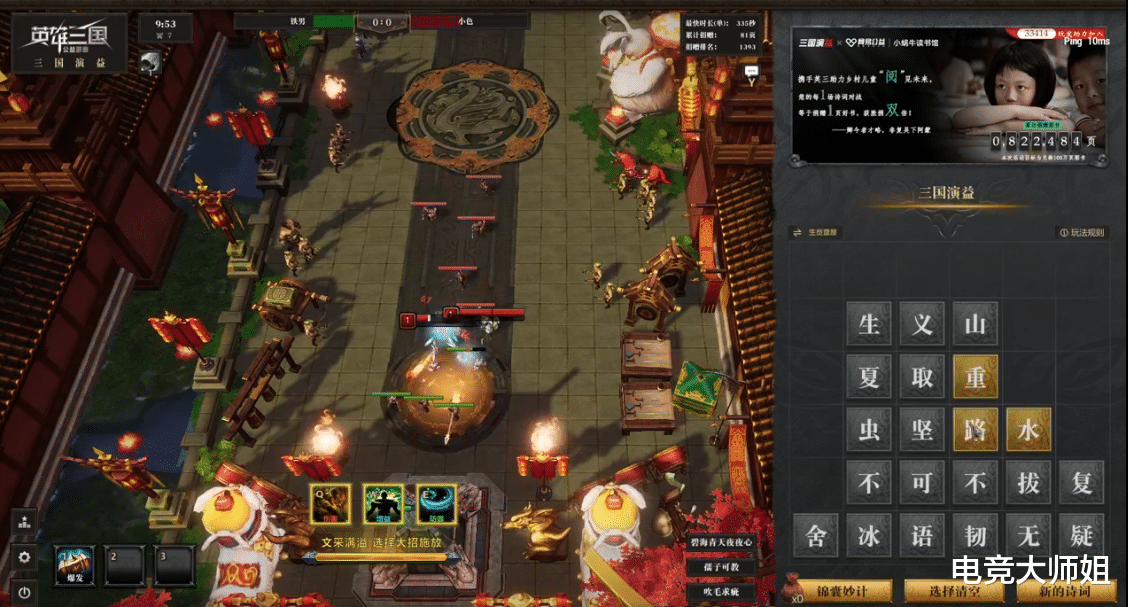Open the 玩法规则 rules info
1128x607 pixels.
pos(1081,233)
